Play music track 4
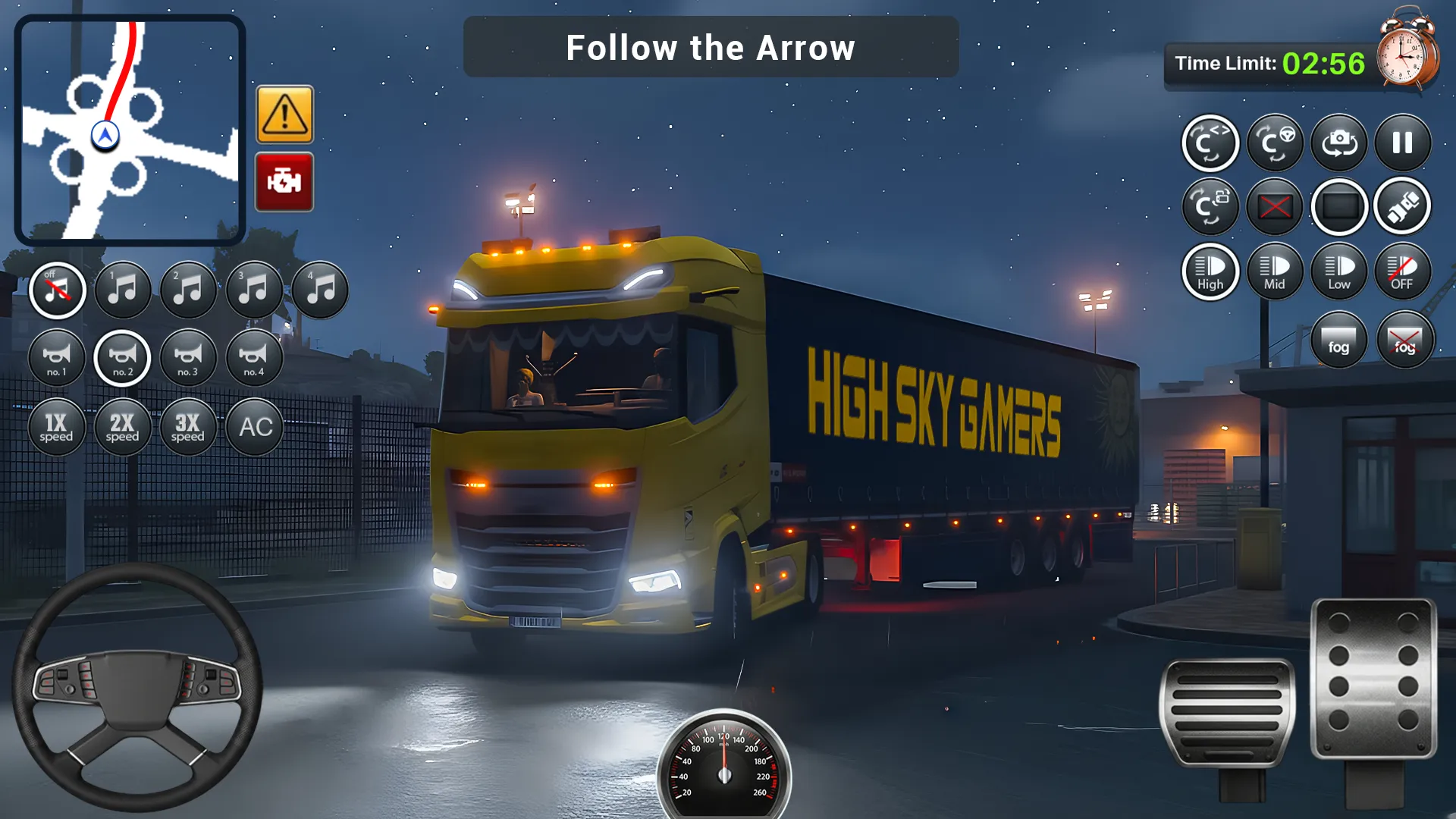The image size is (1456, 819). (x=320, y=290)
